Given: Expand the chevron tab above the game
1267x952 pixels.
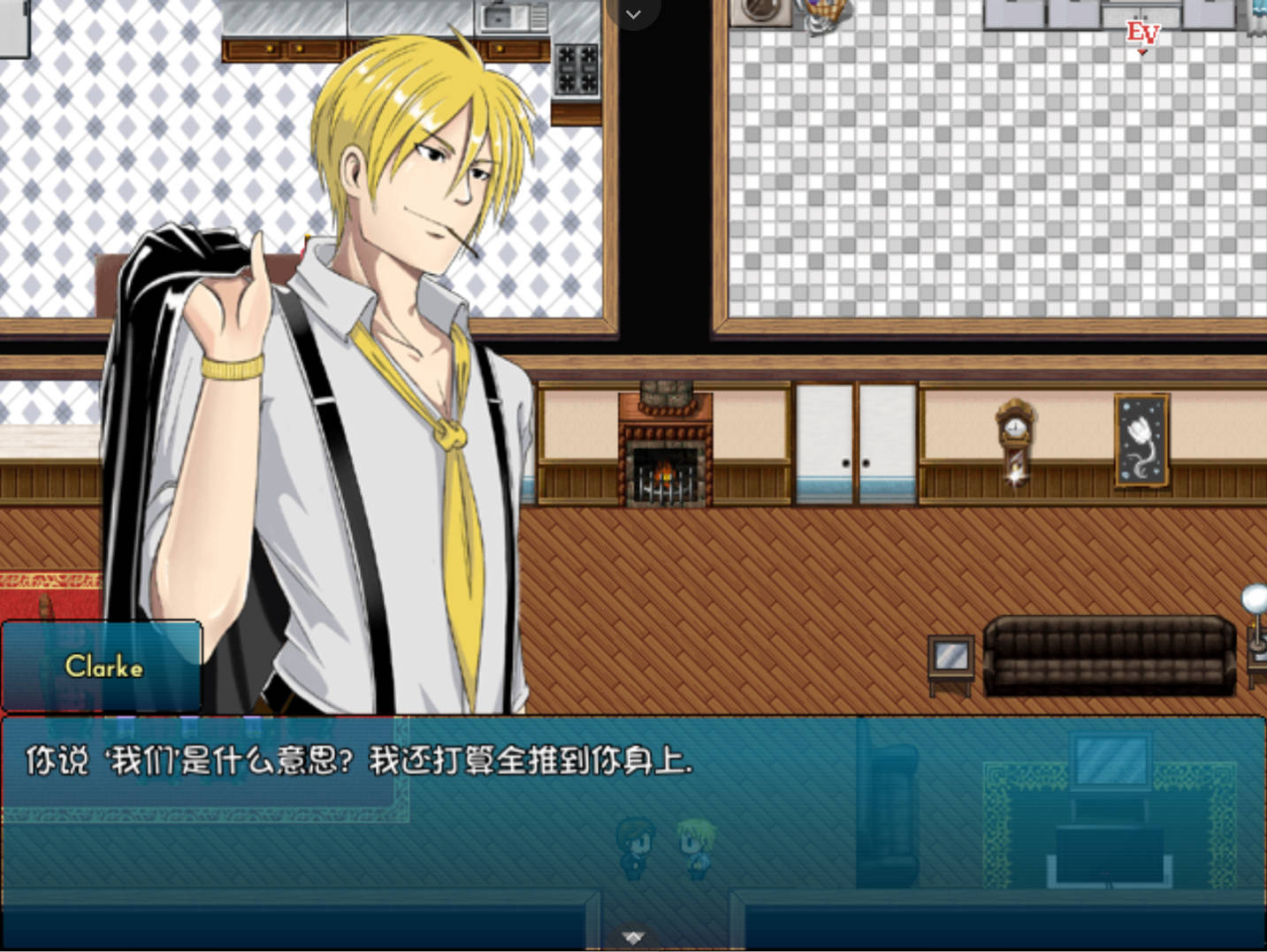Looking at the screenshot, I should pyautogui.click(x=633, y=14).
